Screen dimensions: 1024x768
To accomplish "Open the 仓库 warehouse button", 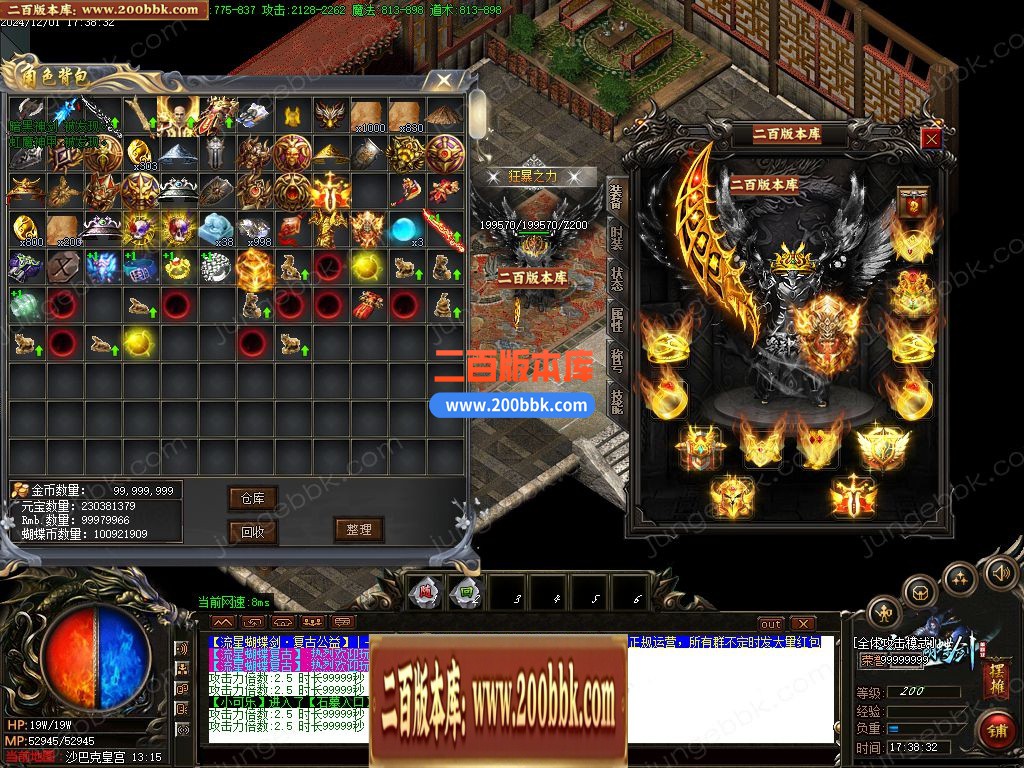I will [252, 498].
